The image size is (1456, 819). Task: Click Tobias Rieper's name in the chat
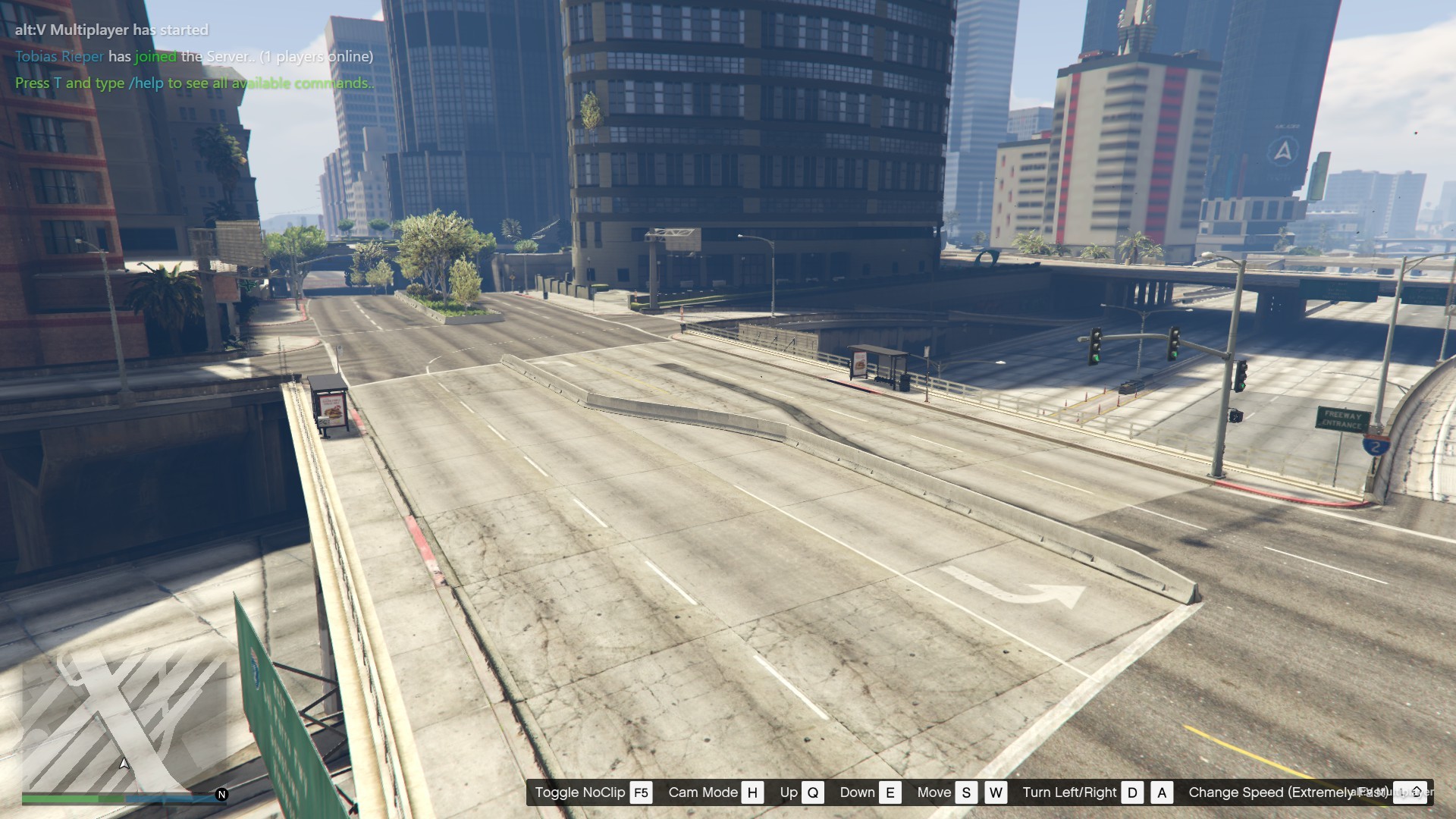(59, 57)
